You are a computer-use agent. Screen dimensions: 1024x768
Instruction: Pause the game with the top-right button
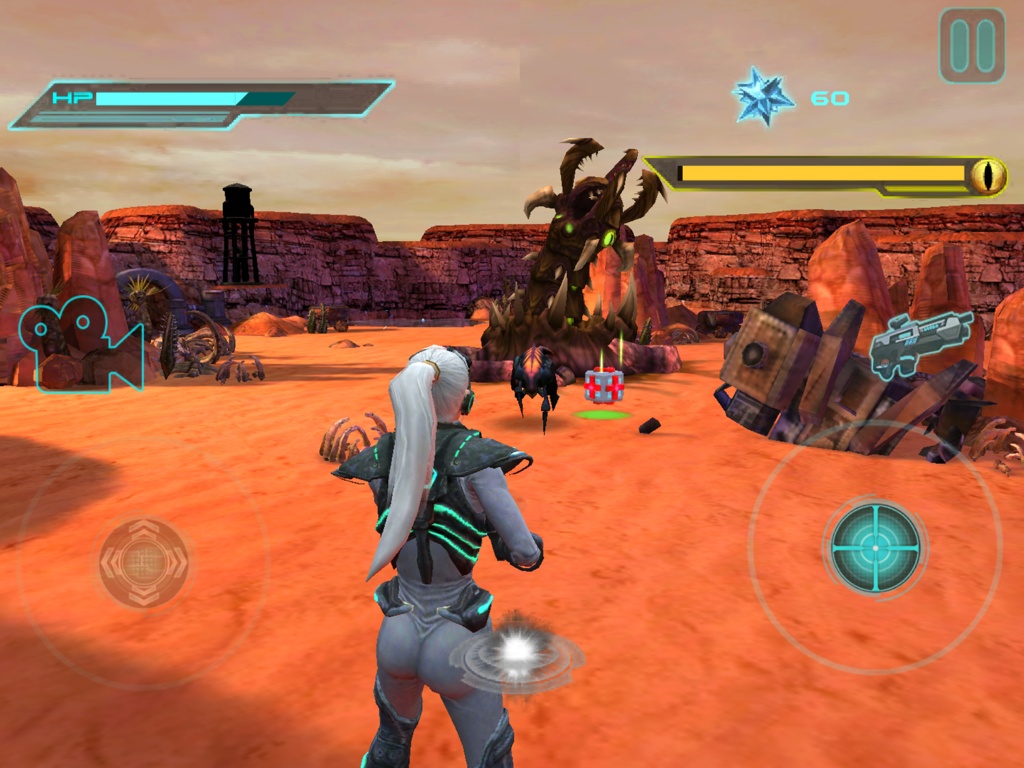pyautogui.click(x=971, y=45)
